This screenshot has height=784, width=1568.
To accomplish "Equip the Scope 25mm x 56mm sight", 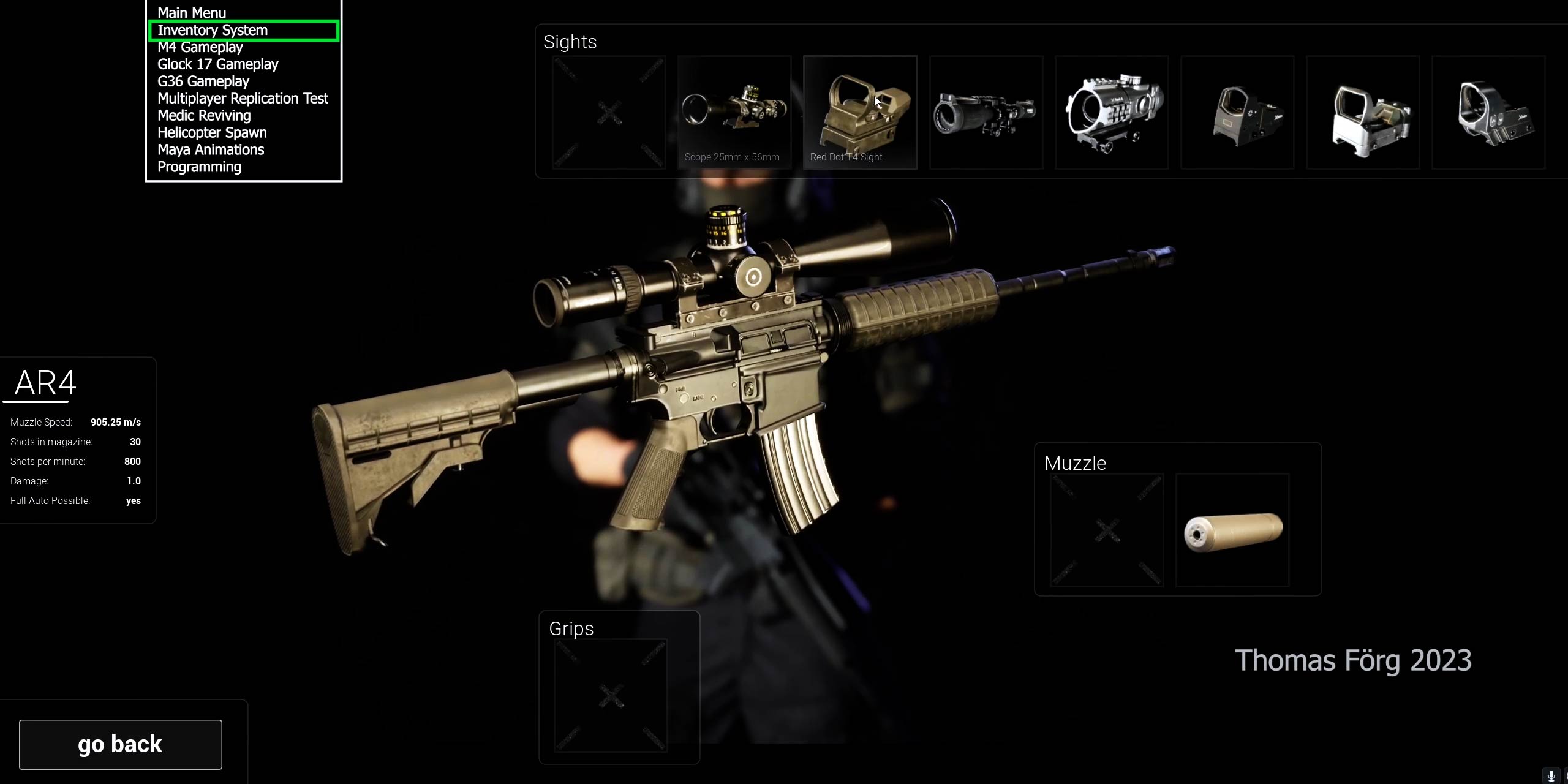I will [x=734, y=112].
